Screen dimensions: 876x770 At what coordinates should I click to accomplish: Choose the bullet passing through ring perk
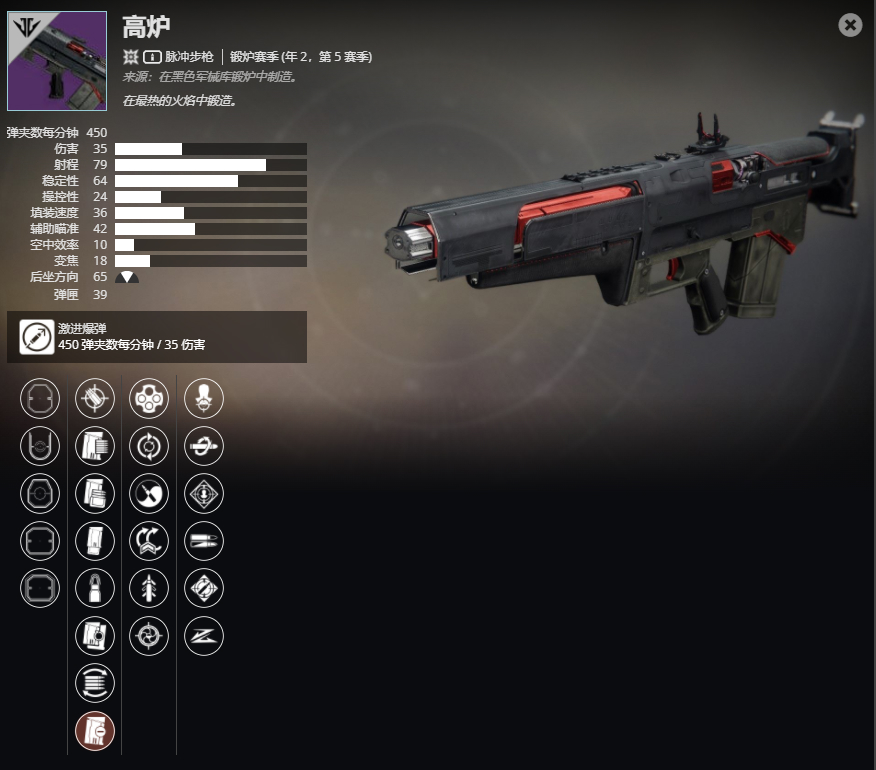[x=204, y=447]
